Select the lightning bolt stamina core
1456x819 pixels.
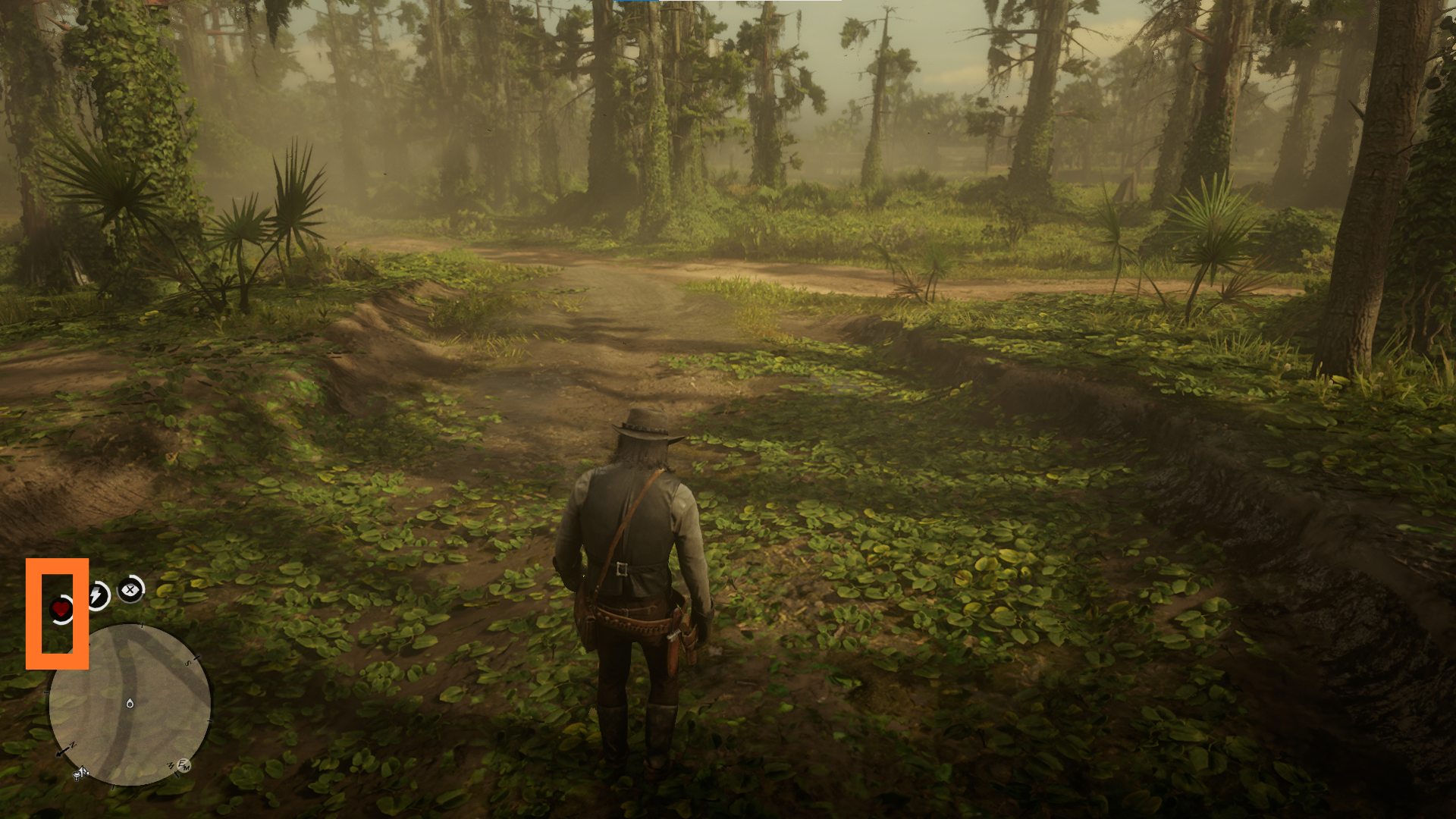pyautogui.click(x=96, y=595)
